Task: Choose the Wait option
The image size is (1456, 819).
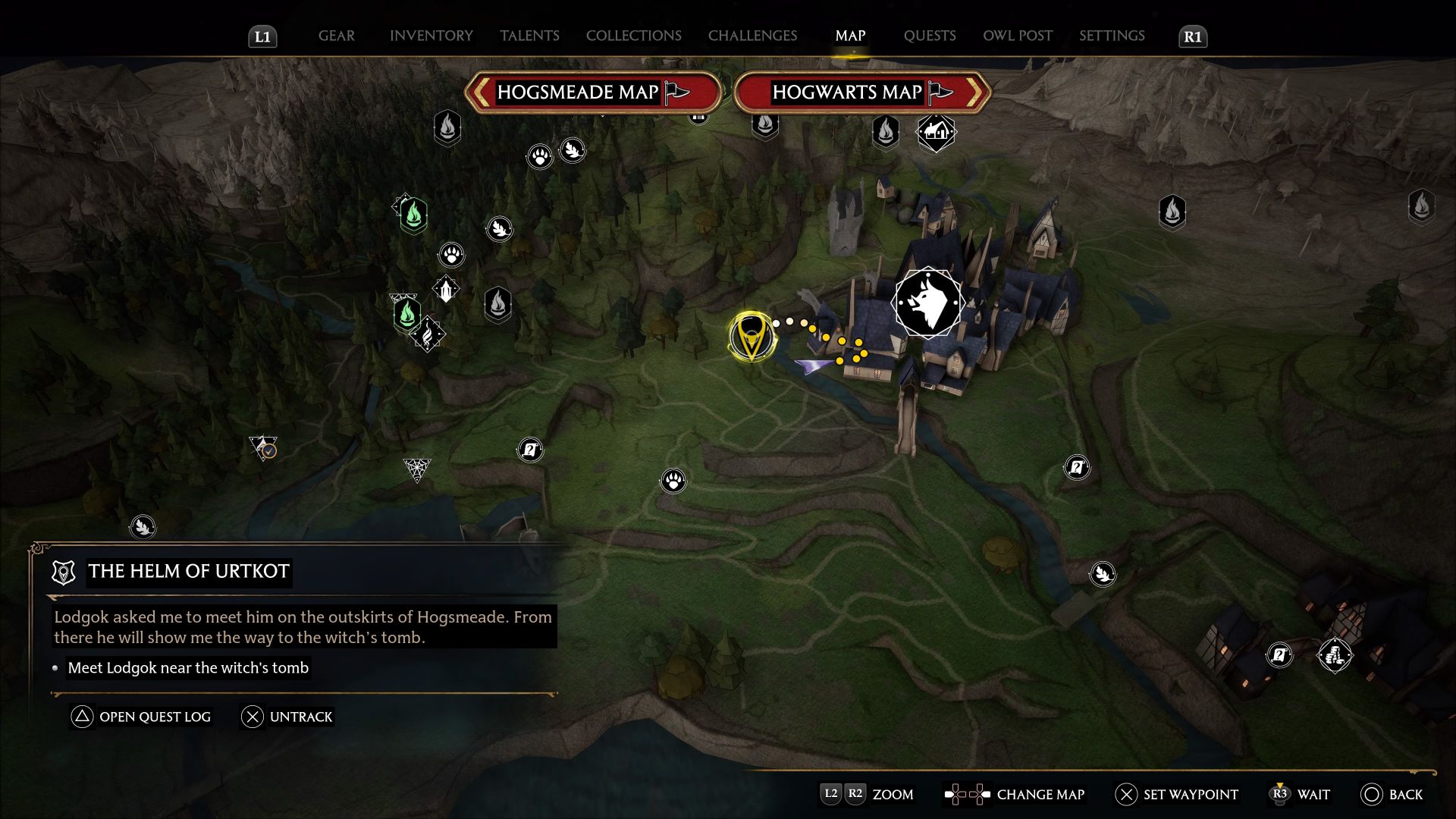Action: [1300, 794]
